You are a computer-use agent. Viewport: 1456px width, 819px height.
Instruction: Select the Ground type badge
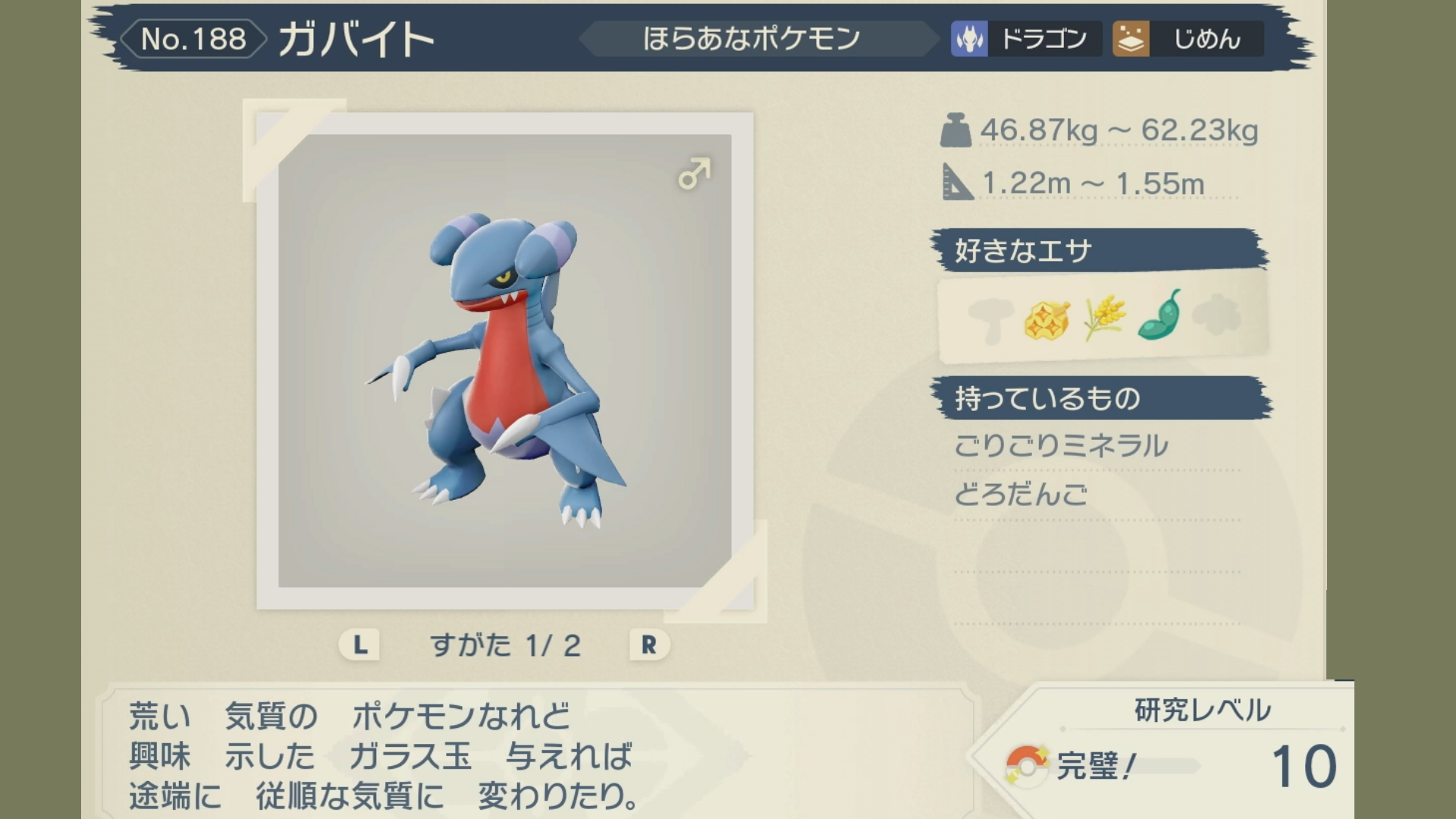click(1188, 39)
